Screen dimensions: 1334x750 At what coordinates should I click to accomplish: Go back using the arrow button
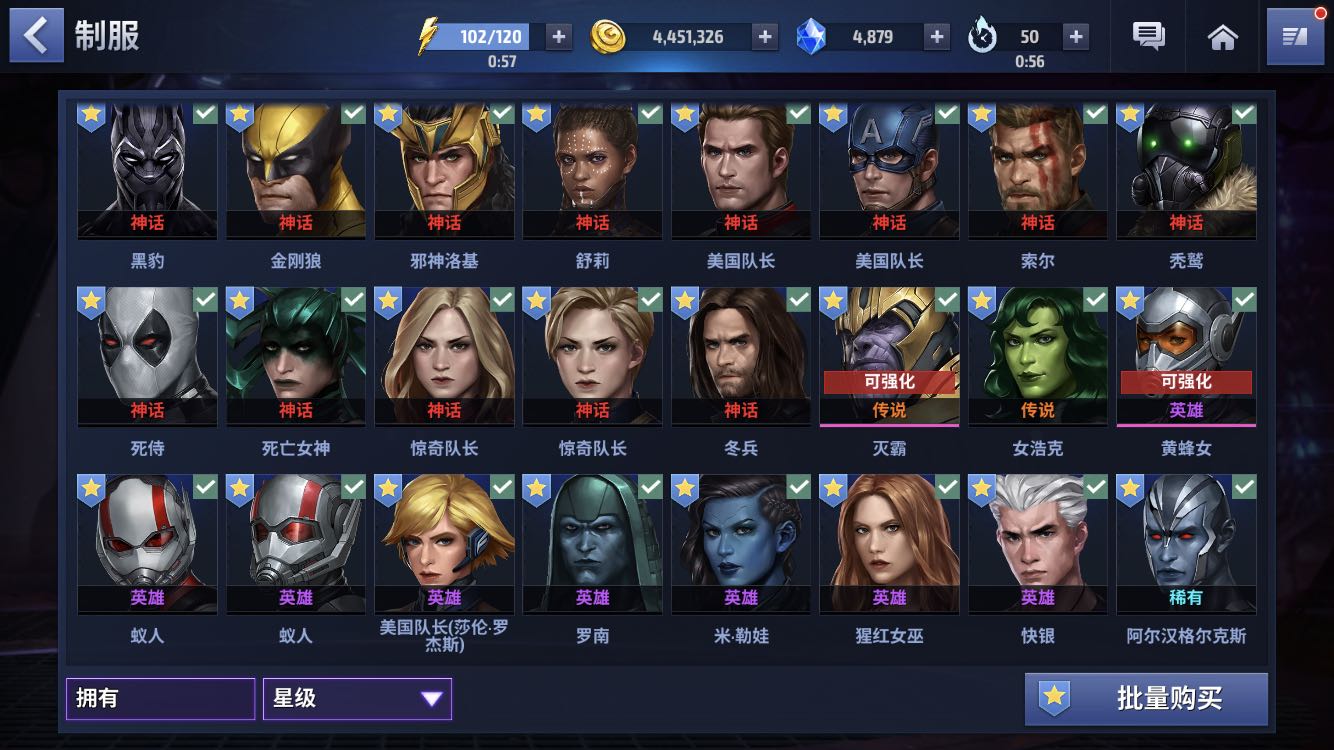(37, 36)
